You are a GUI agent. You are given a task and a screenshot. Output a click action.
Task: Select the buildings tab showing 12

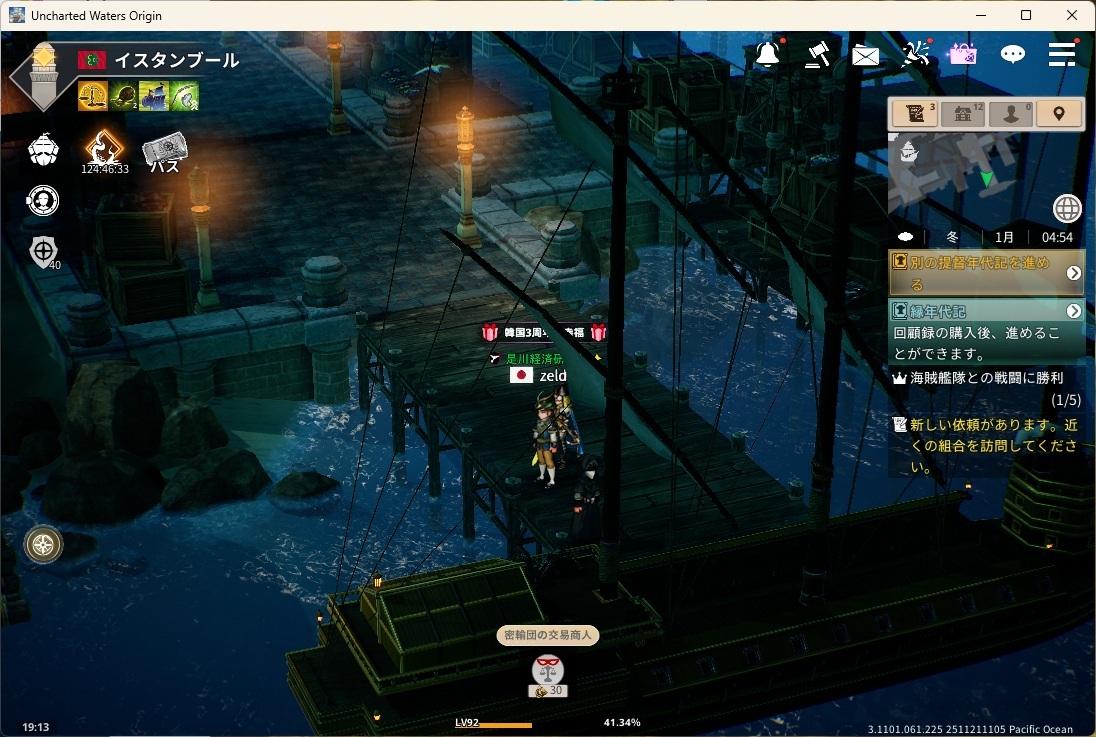[x=963, y=114]
